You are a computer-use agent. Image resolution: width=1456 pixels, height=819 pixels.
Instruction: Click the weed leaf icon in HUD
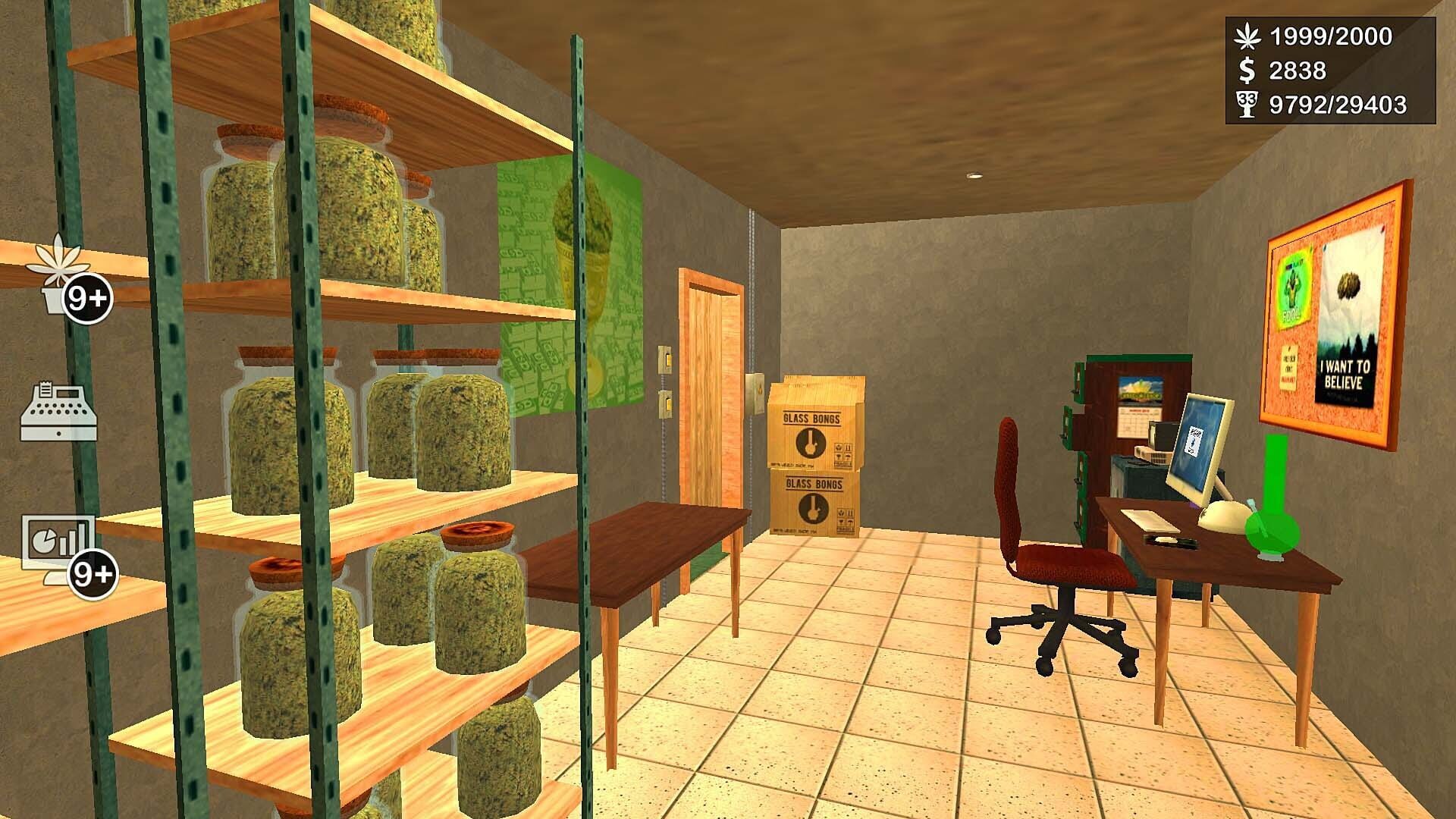(1248, 35)
